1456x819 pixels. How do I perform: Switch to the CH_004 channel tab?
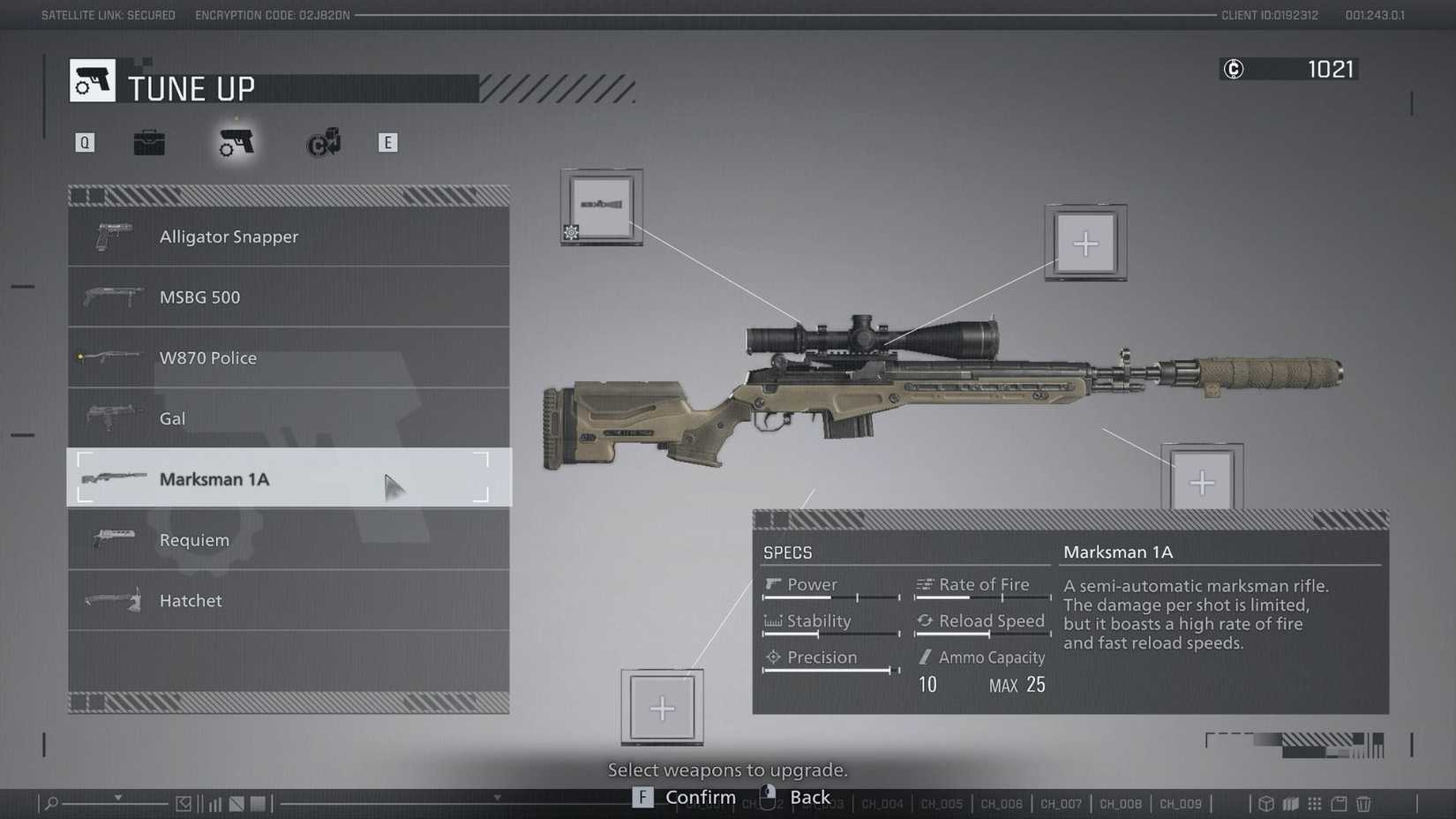click(x=882, y=804)
